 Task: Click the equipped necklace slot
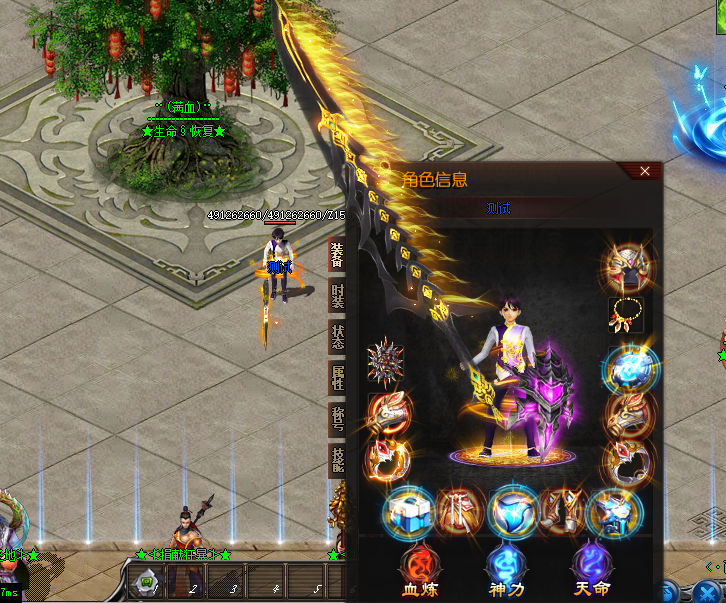click(627, 315)
